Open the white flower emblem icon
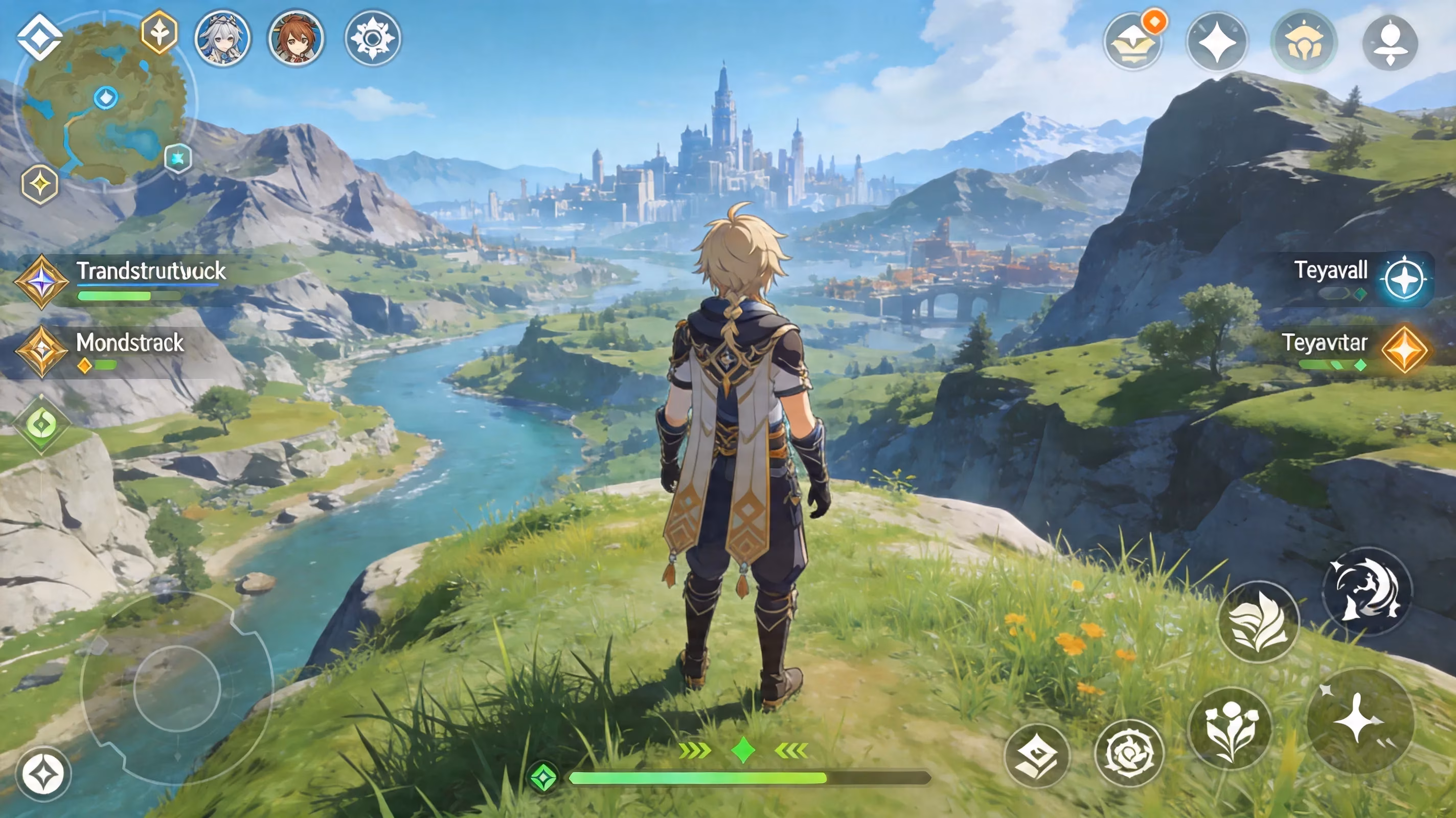This screenshot has height=818, width=1456. 373,38
